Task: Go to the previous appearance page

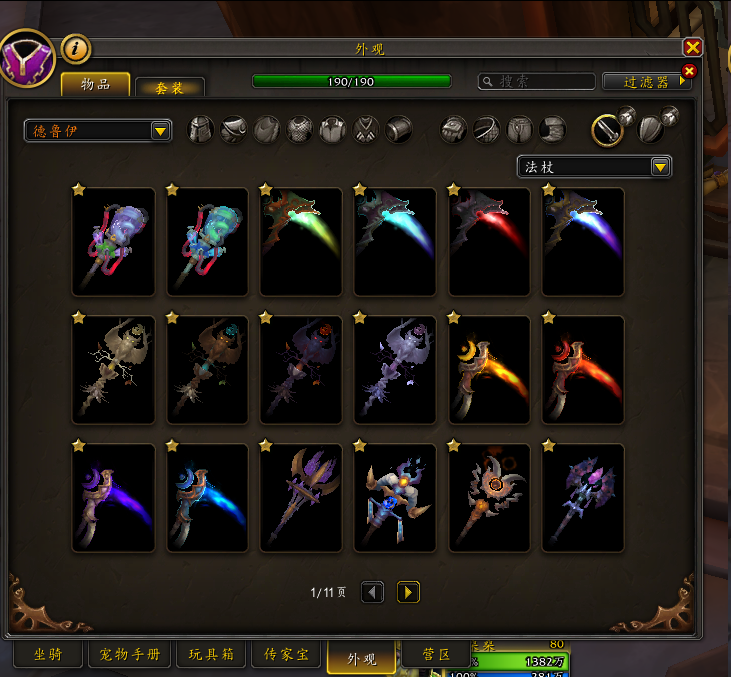Action: [372, 592]
